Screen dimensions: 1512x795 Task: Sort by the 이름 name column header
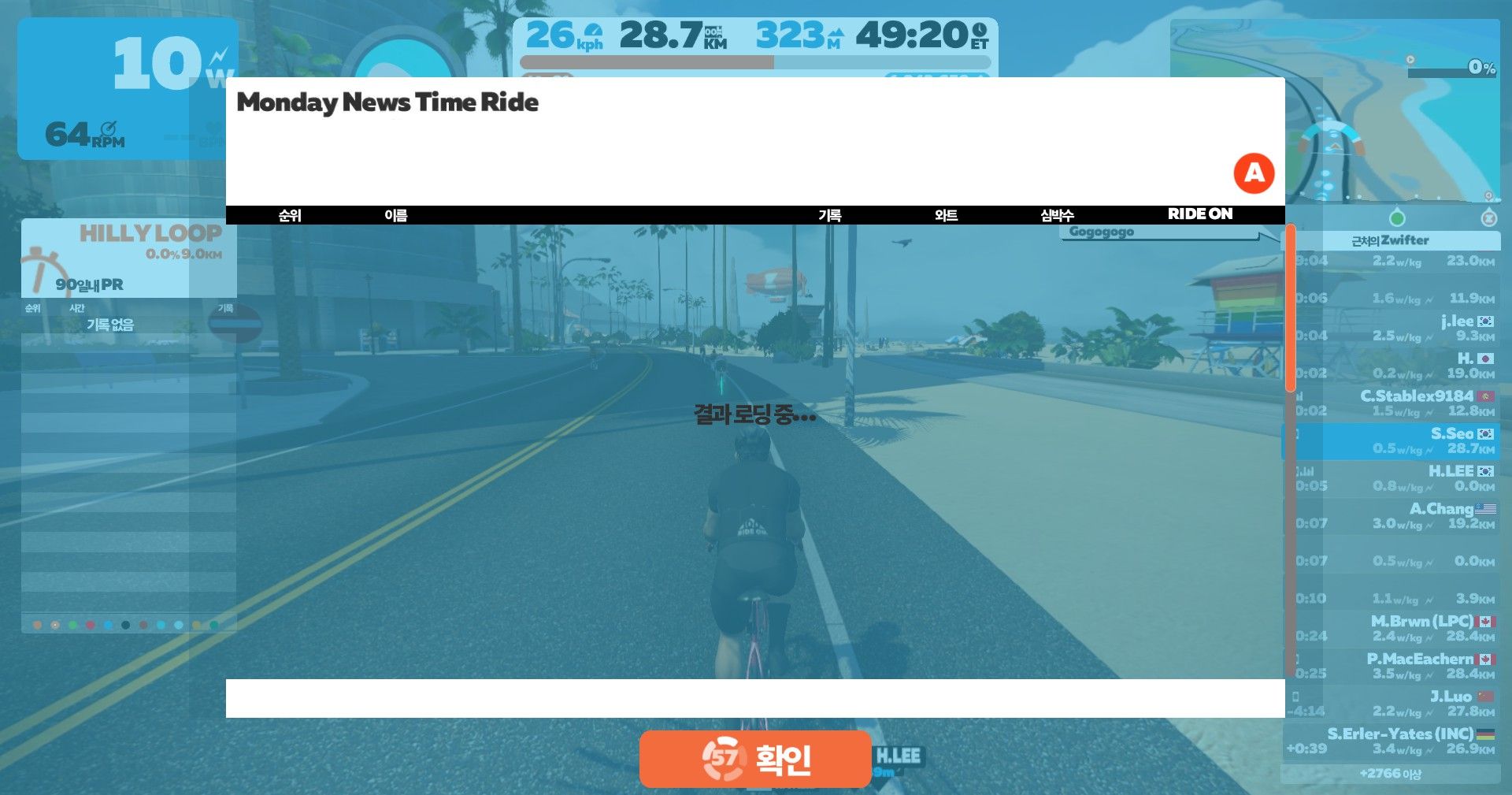tap(395, 215)
